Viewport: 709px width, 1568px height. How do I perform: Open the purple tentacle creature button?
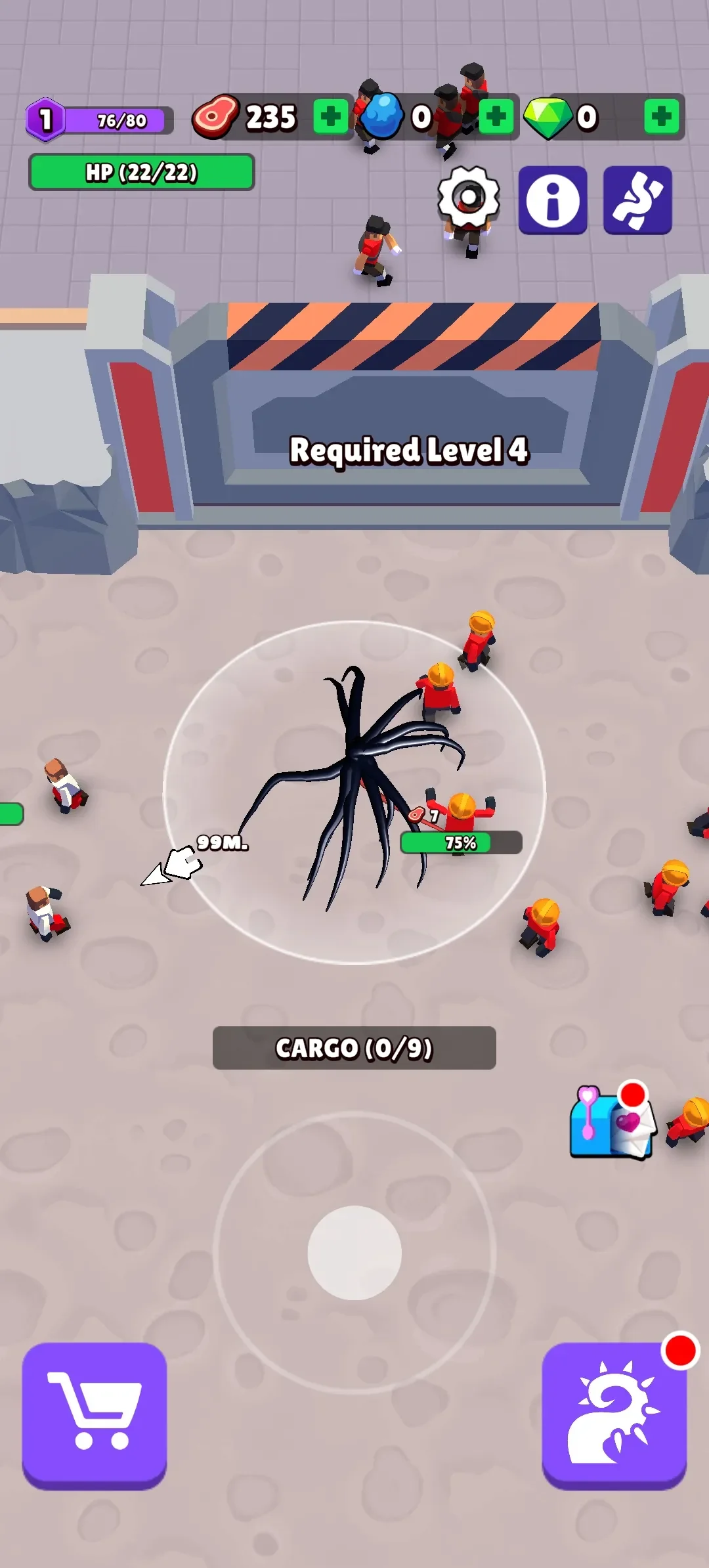[637, 200]
